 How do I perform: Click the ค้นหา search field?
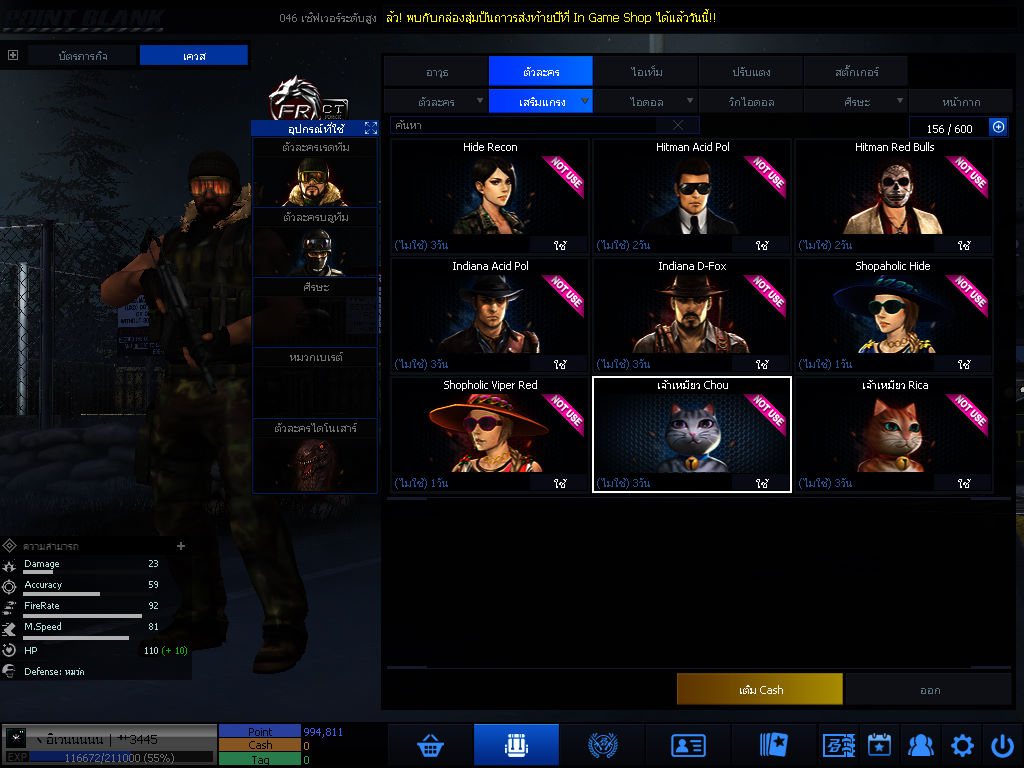click(x=528, y=126)
